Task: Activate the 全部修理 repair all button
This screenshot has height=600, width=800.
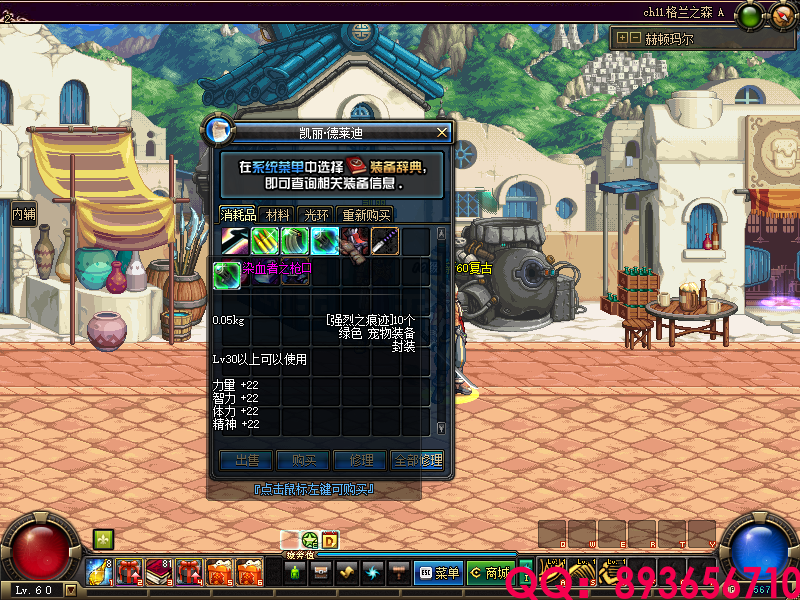Action: coord(417,461)
